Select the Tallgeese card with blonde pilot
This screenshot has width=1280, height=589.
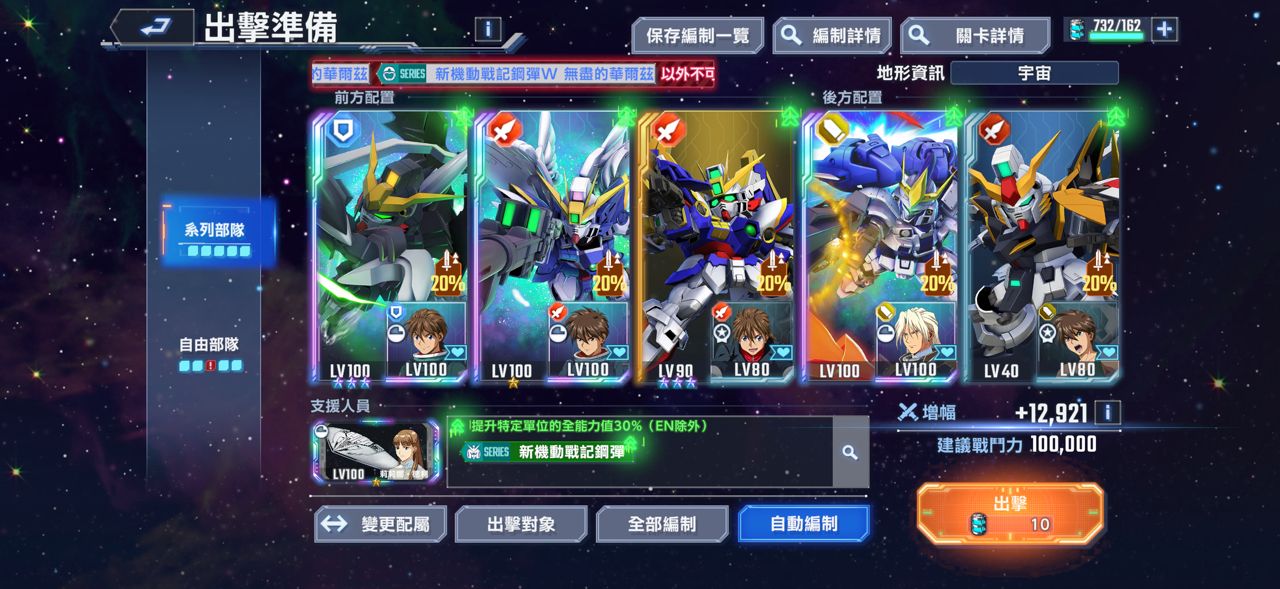pos(879,247)
